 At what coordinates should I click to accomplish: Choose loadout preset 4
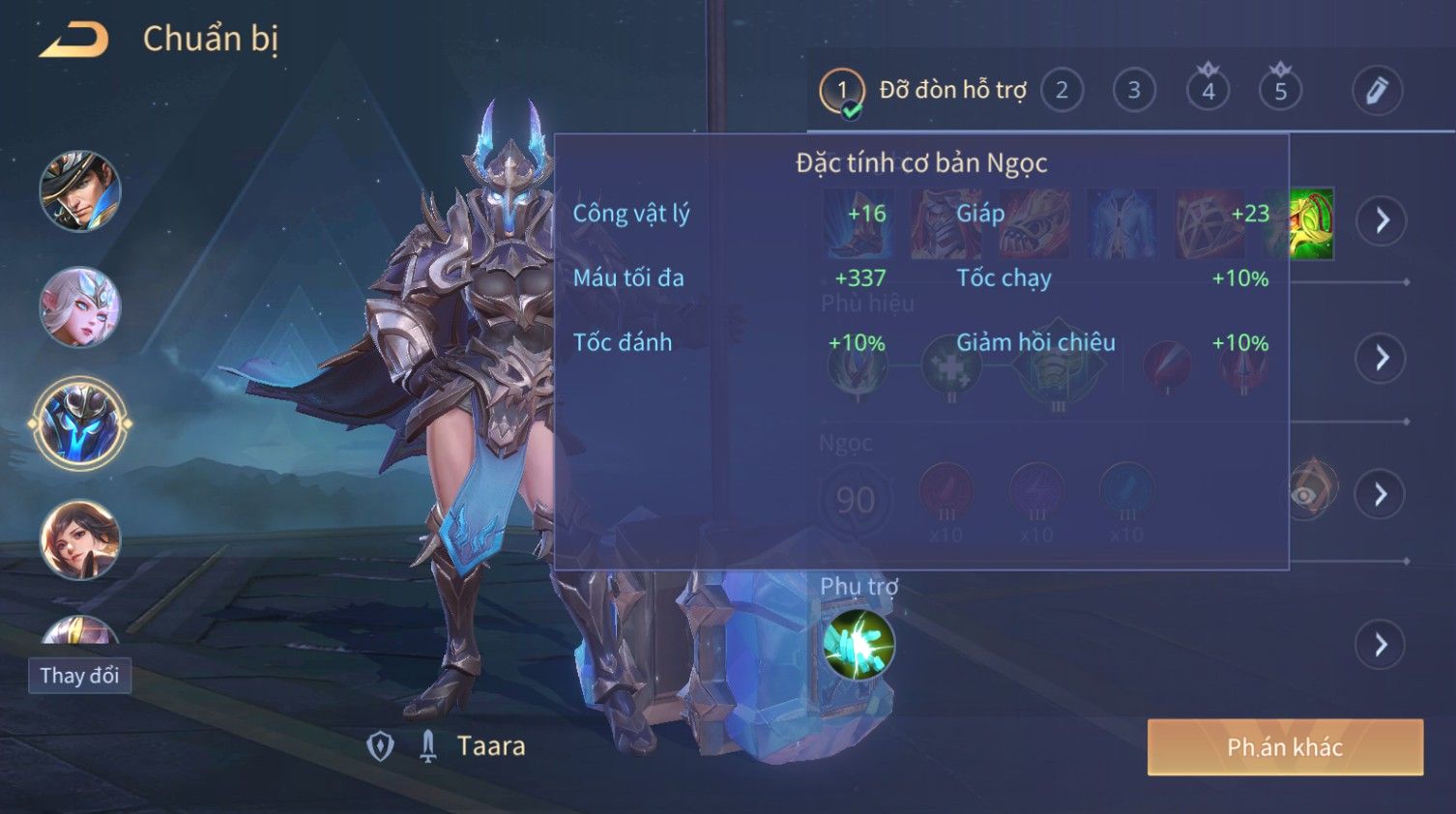1208,91
